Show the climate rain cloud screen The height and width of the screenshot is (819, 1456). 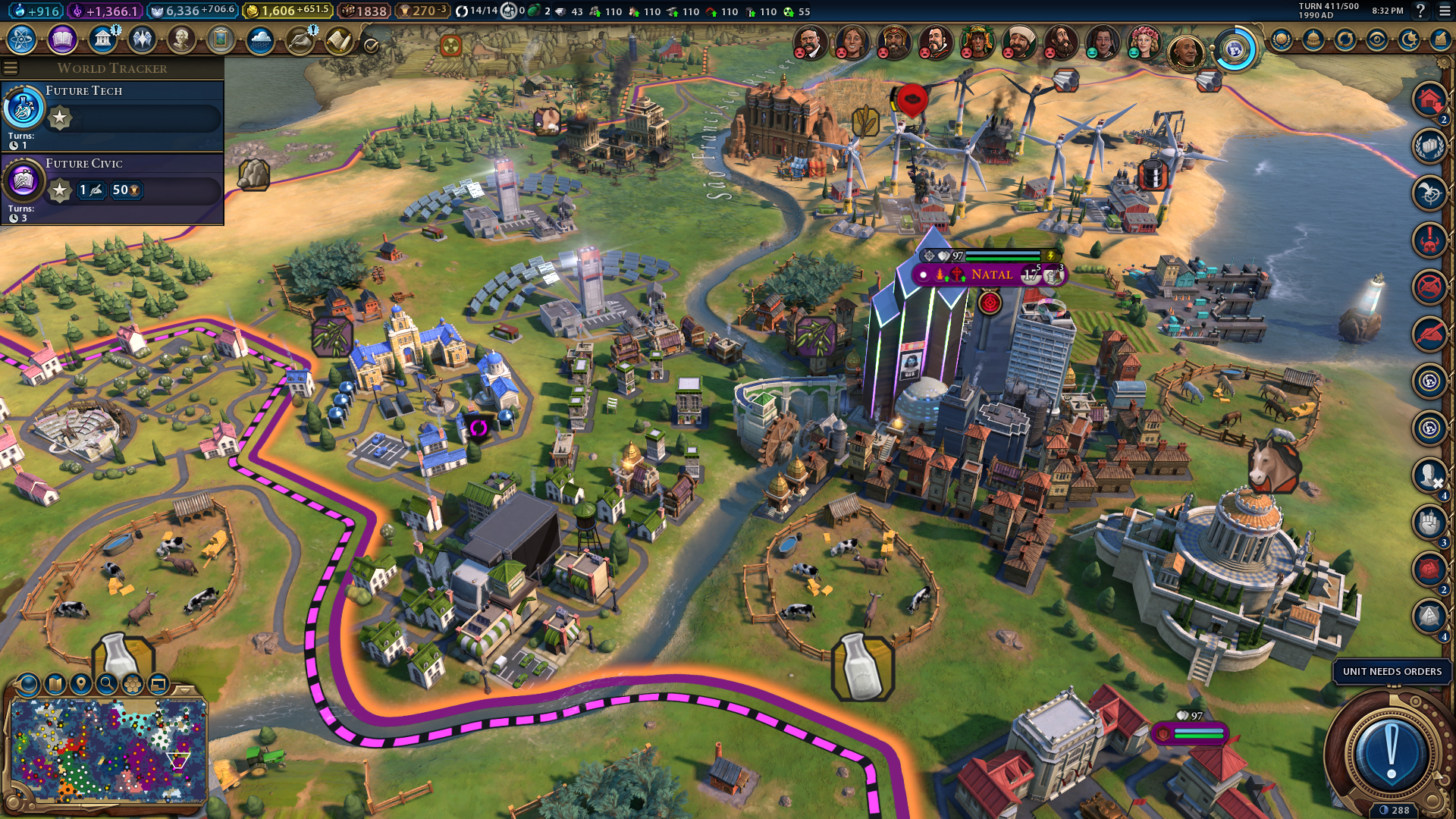[260, 39]
